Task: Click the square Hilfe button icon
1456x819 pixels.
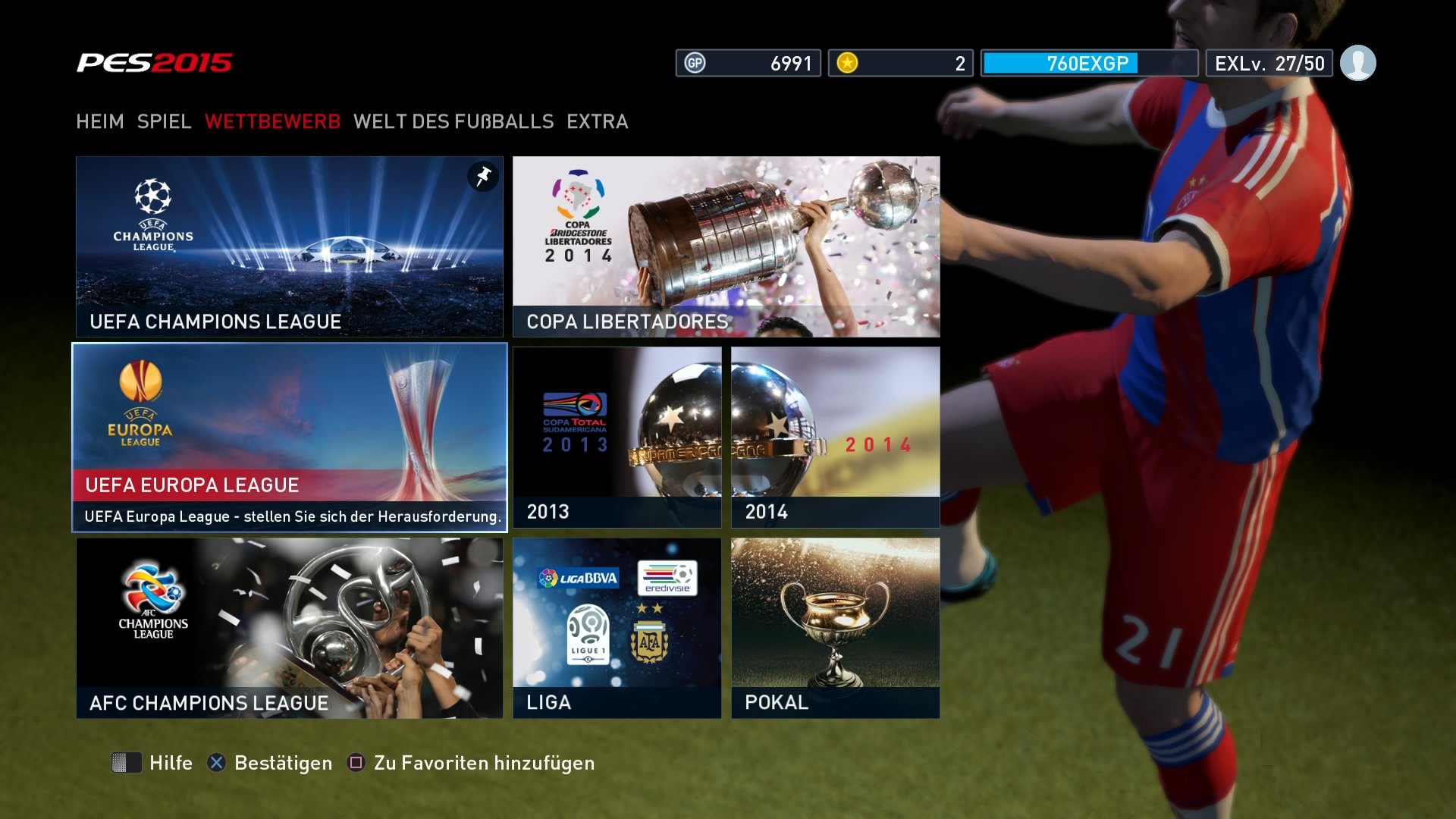Action: (x=127, y=764)
